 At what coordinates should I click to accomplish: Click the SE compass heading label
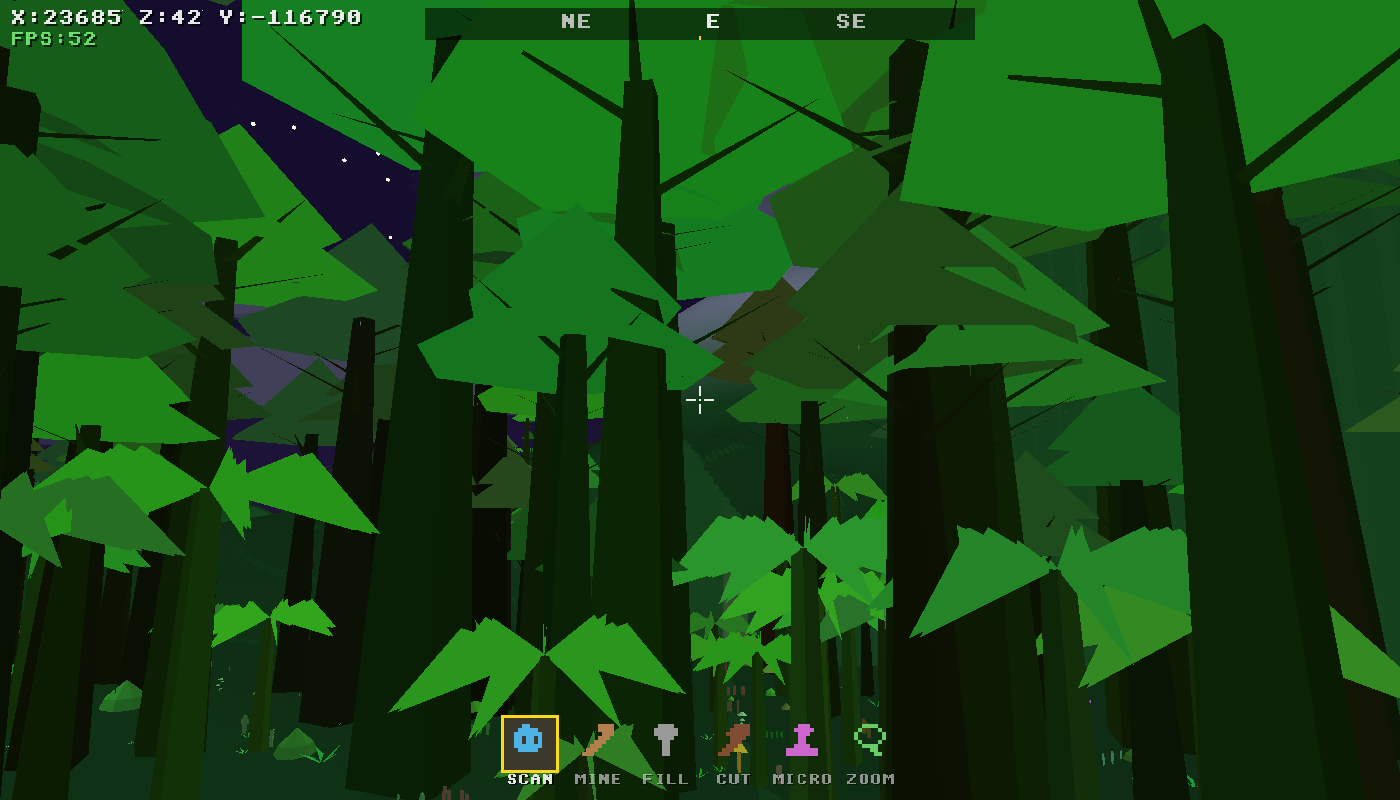852,21
